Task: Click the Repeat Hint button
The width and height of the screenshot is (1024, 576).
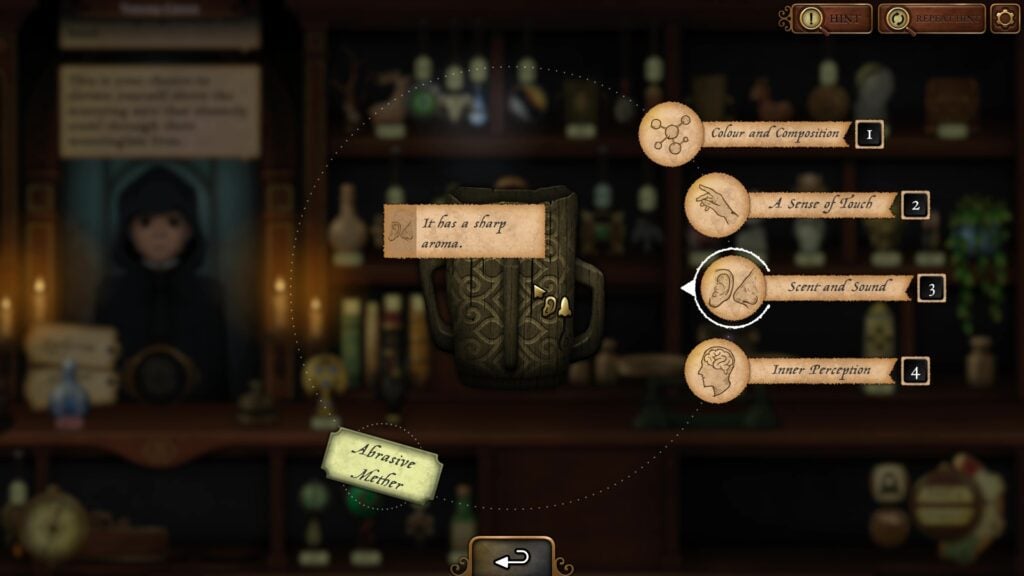Action: (932, 19)
